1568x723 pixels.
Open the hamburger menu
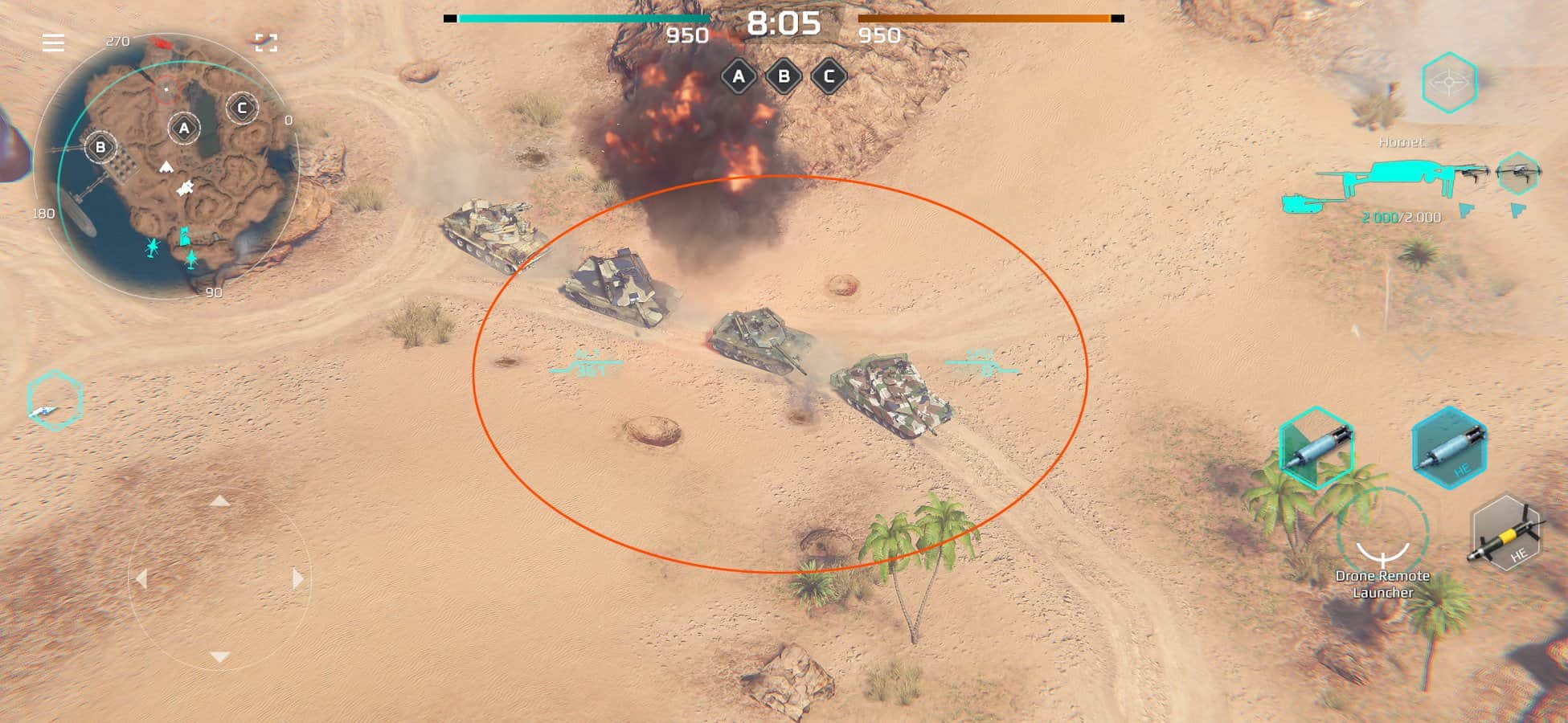tap(53, 43)
